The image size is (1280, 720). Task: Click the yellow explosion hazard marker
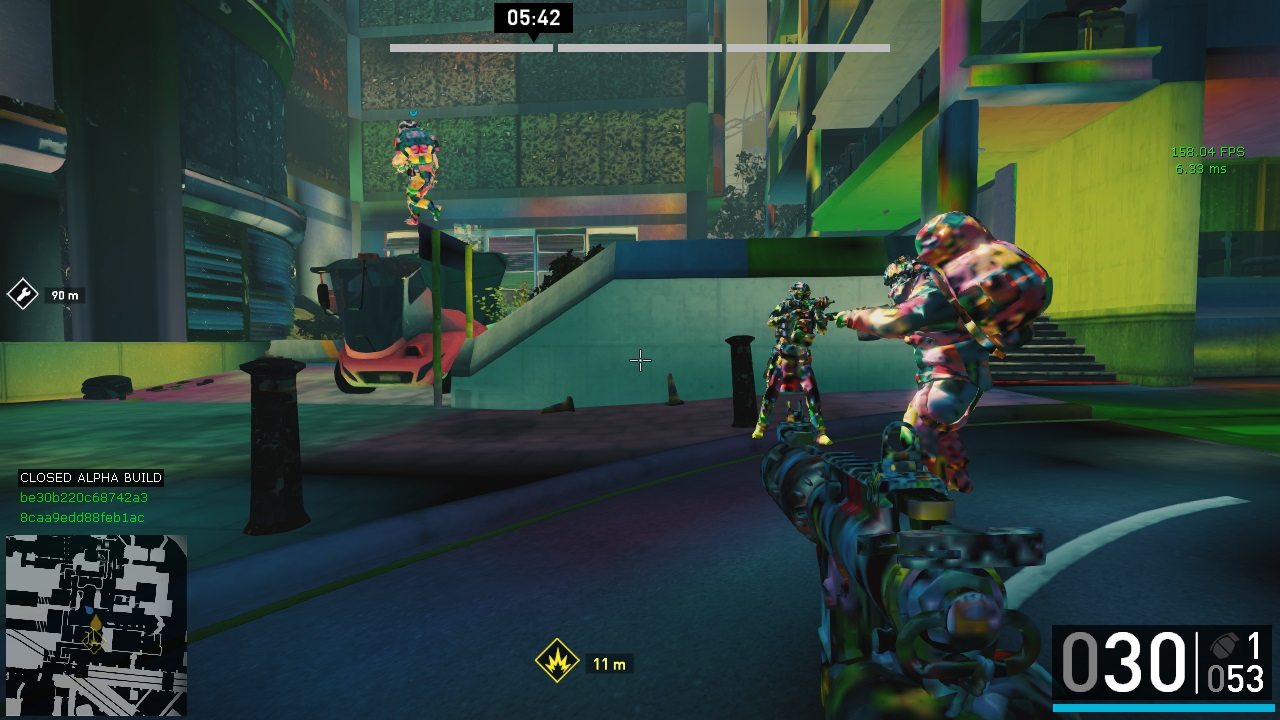[x=558, y=661]
